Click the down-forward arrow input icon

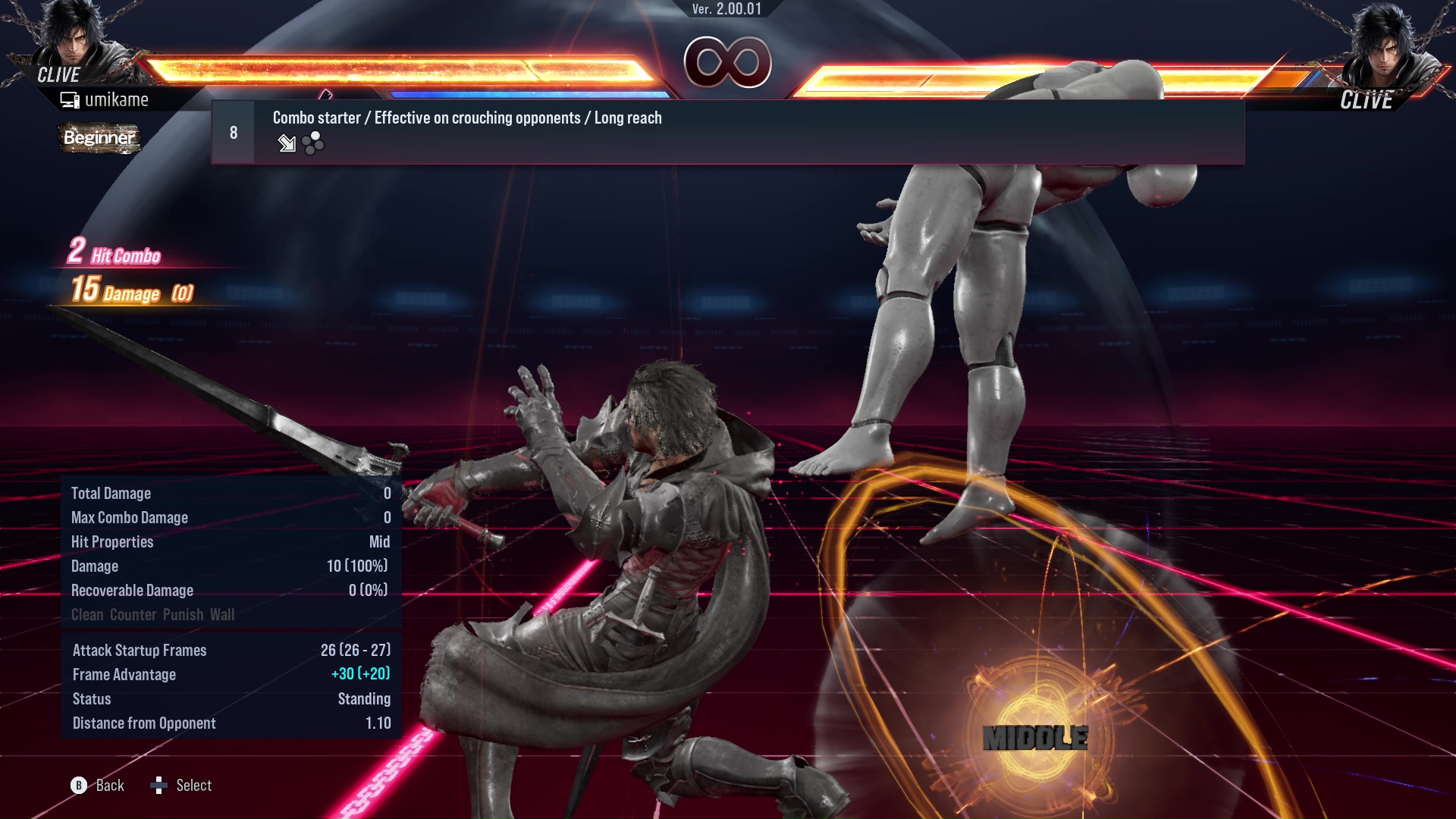[x=287, y=144]
